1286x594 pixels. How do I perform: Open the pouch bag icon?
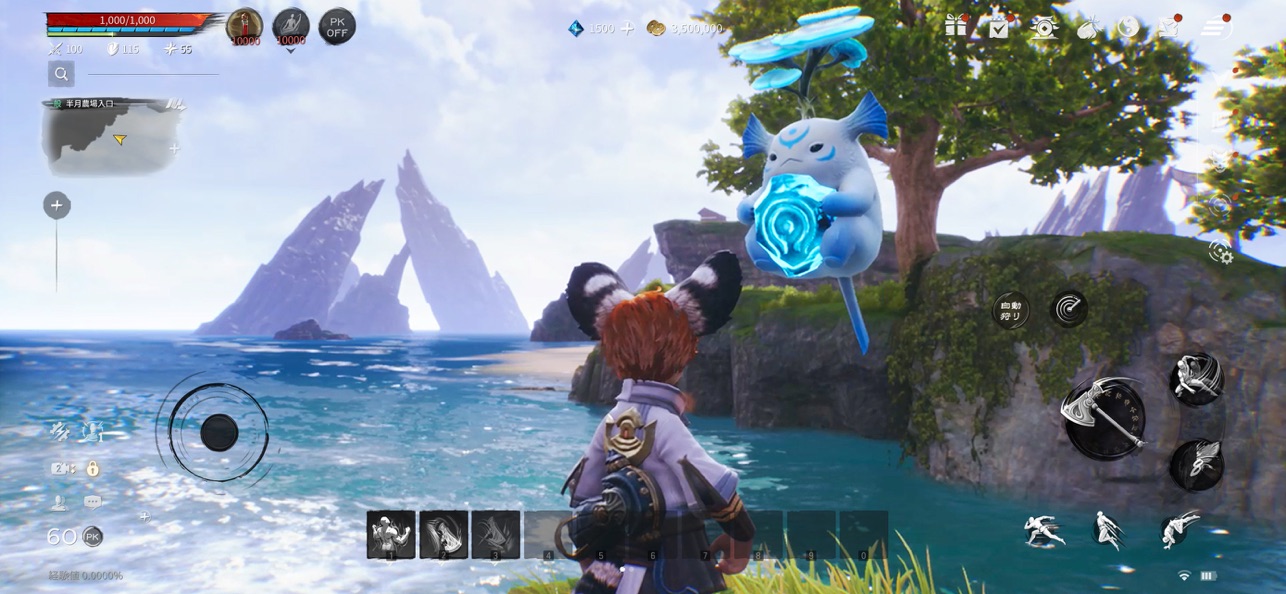pyautogui.click(x=1087, y=28)
